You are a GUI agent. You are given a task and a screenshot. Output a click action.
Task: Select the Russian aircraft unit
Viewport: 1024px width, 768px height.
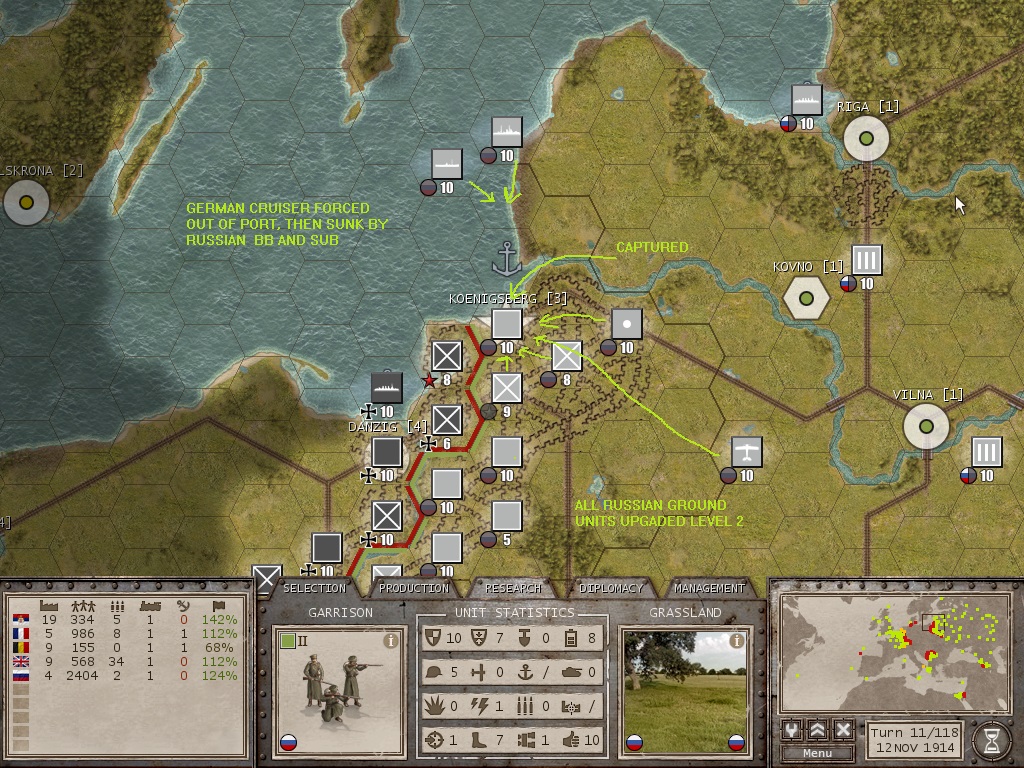pyautogui.click(x=746, y=452)
